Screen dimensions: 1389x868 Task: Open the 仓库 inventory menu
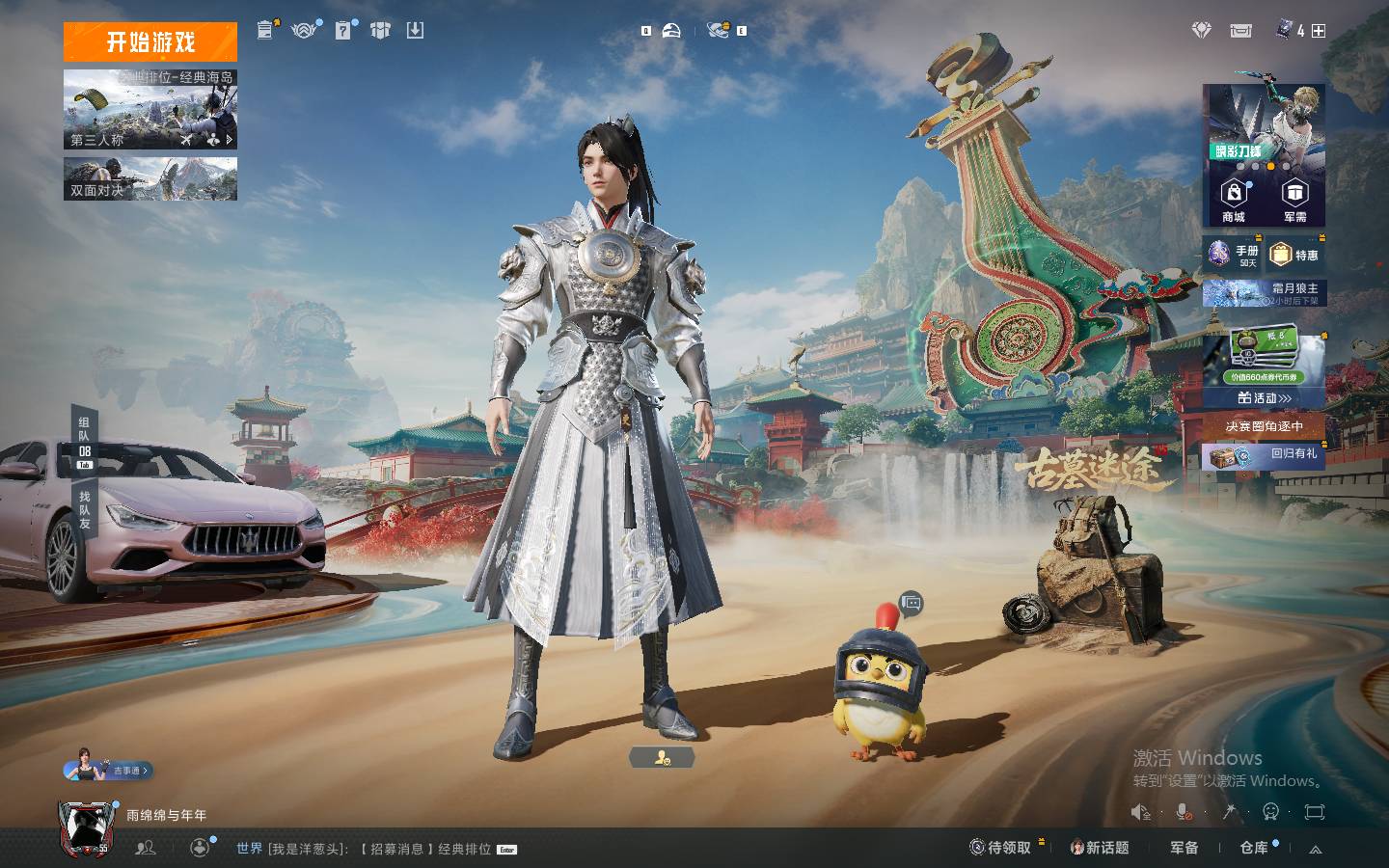pos(1254,848)
